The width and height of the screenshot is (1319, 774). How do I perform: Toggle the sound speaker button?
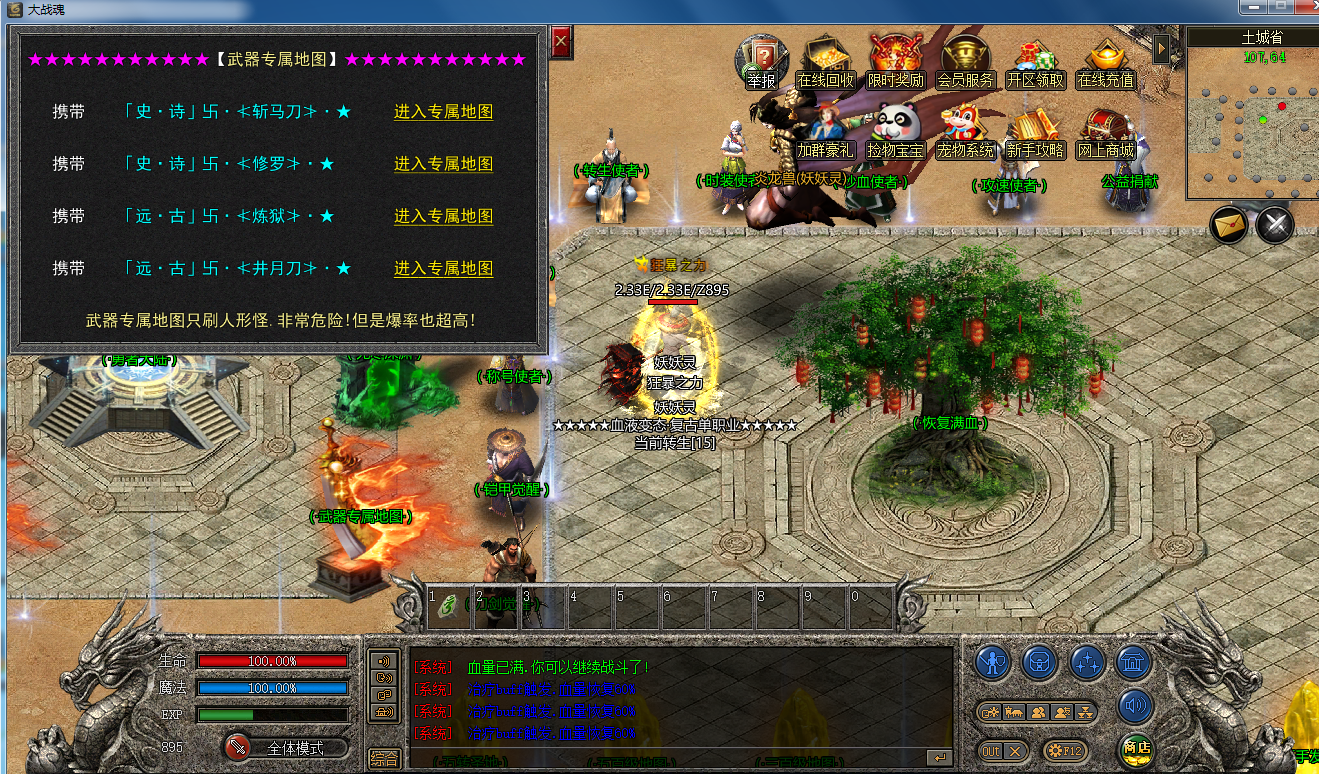click(1135, 705)
